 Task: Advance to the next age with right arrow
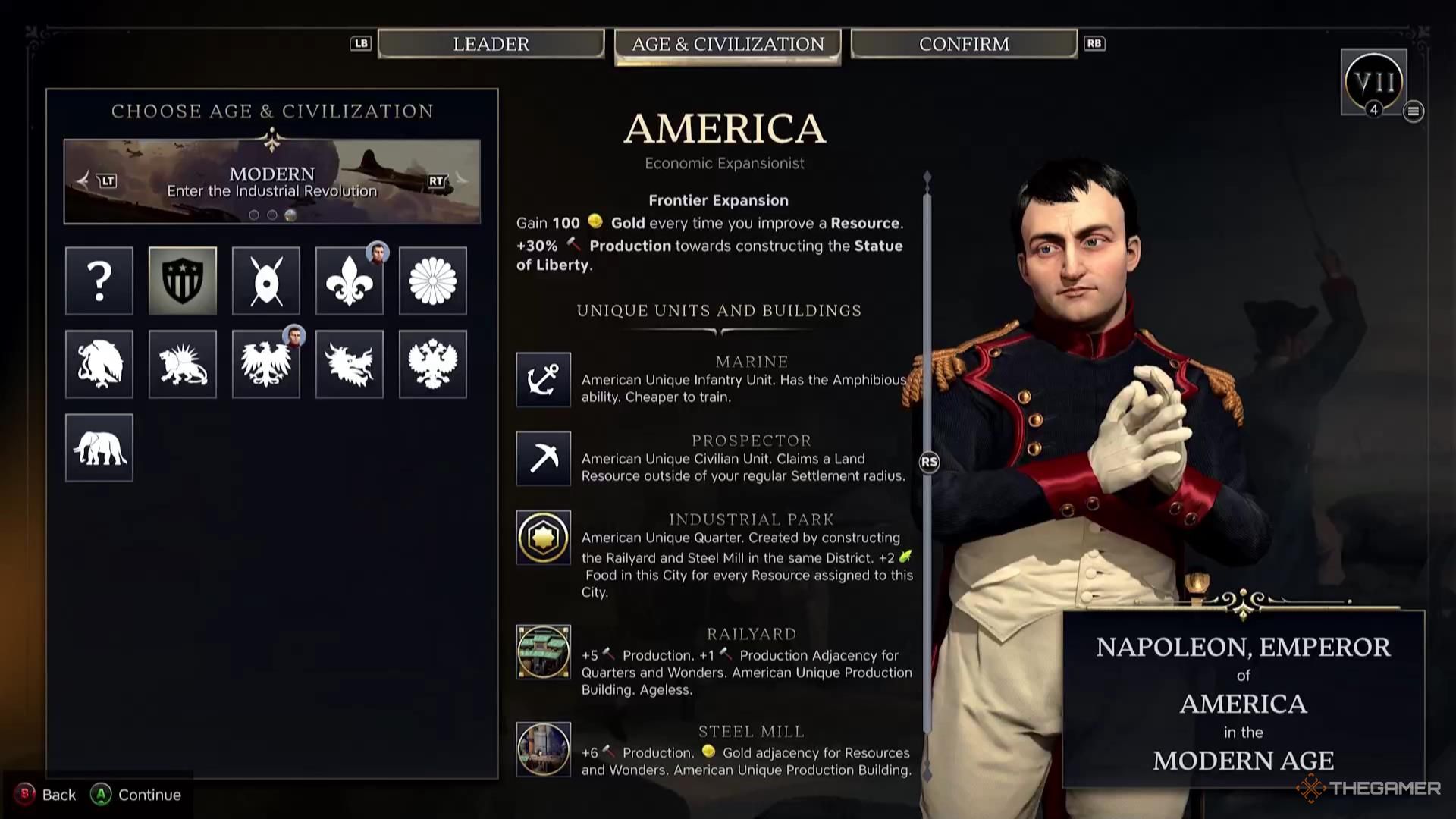[459, 180]
